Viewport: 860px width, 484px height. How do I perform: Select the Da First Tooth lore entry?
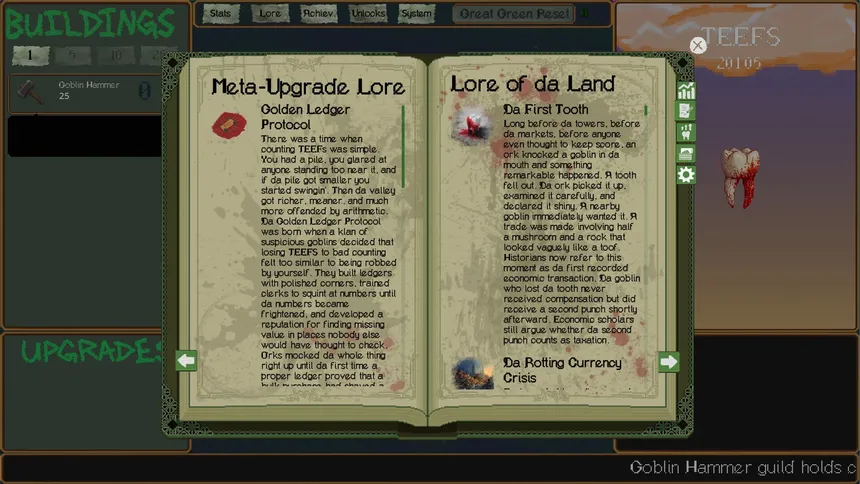[546, 109]
